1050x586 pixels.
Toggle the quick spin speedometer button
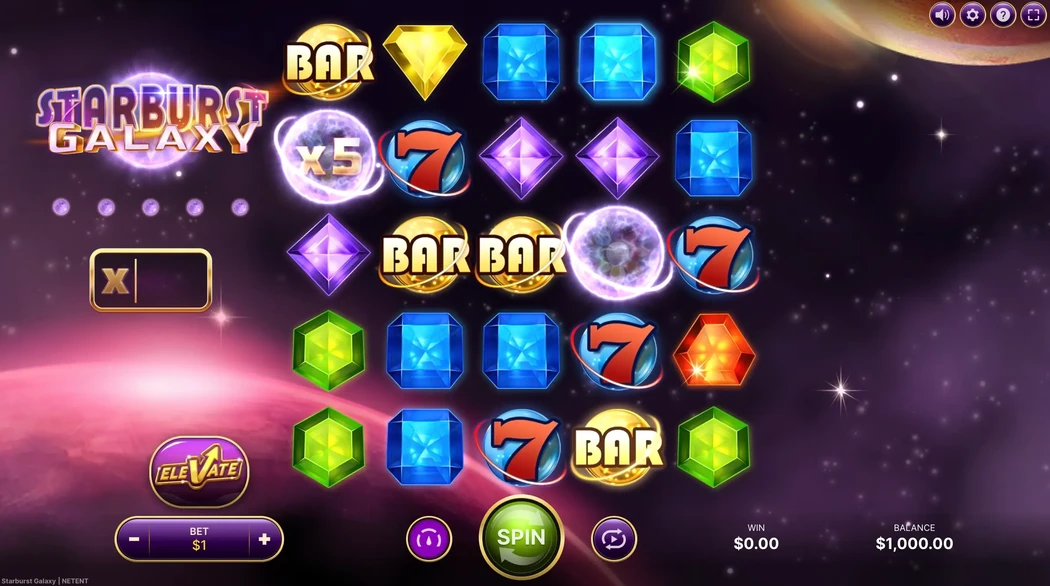(429, 539)
